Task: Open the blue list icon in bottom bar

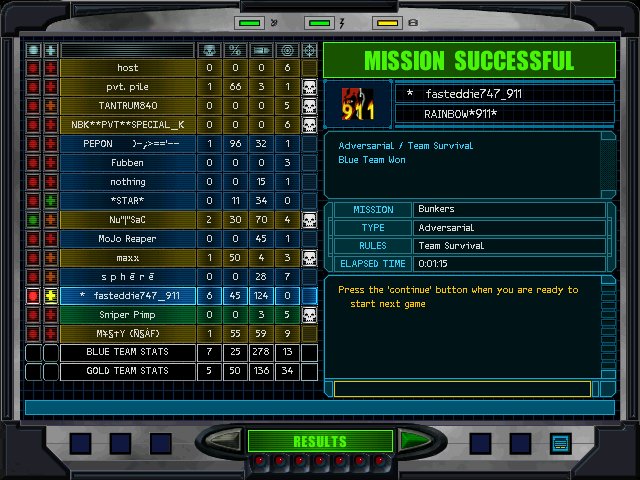Action: coord(560,442)
